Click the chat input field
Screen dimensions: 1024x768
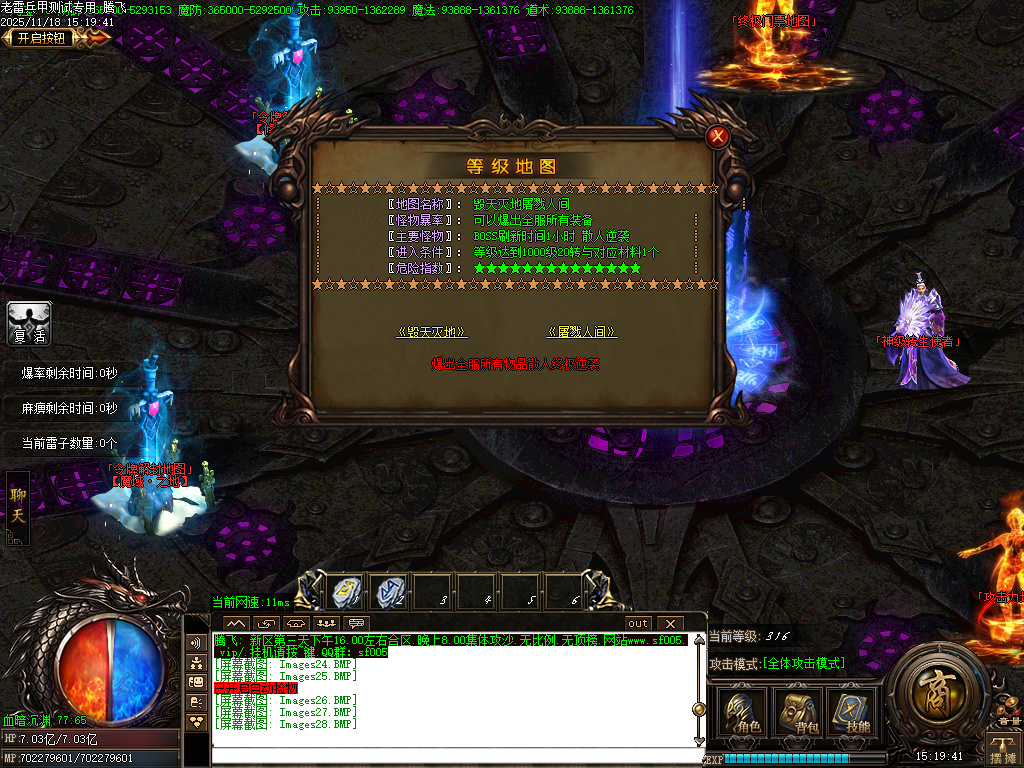[450, 756]
